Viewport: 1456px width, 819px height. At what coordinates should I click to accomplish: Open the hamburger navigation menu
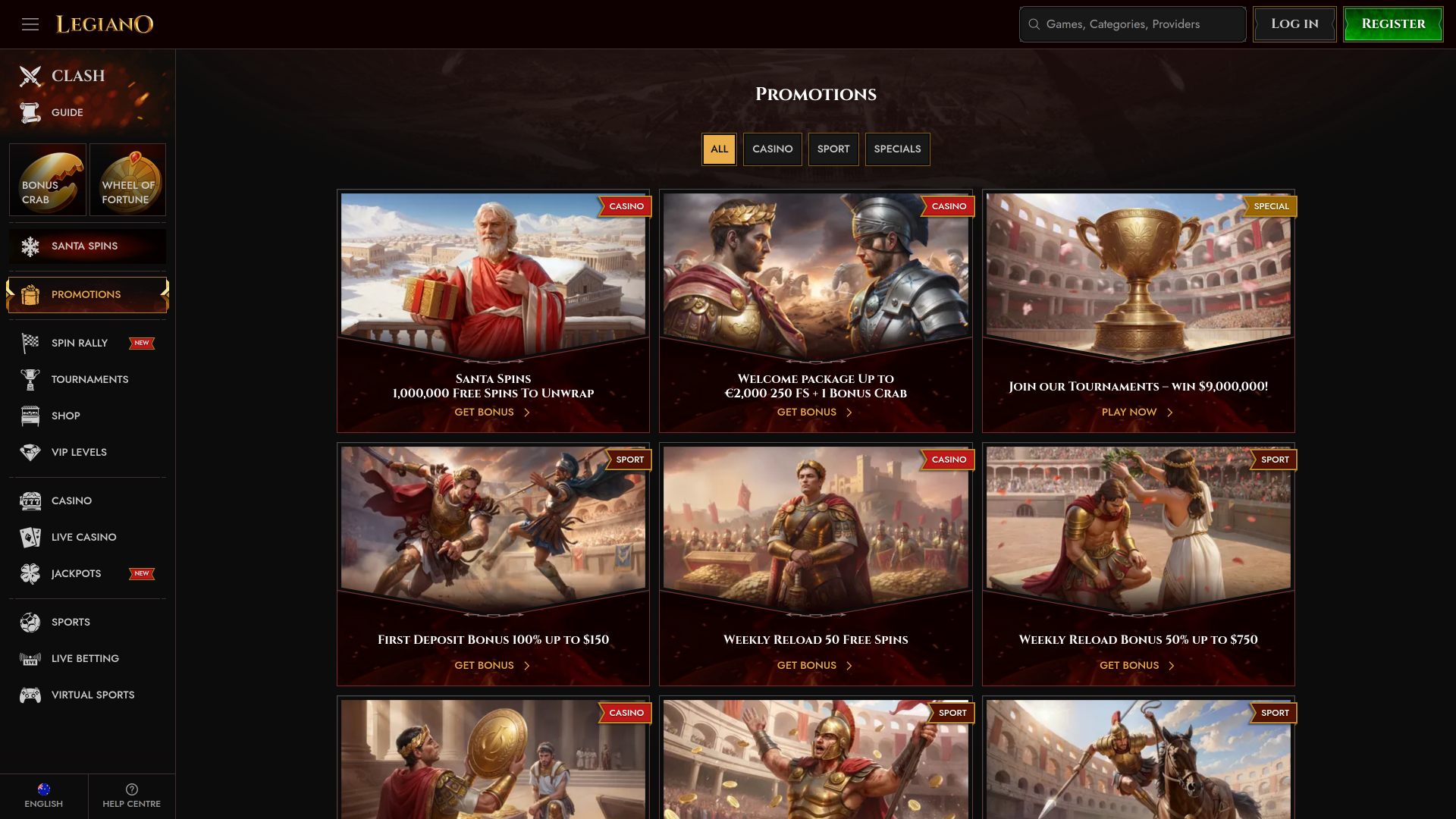pyautogui.click(x=30, y=24)
